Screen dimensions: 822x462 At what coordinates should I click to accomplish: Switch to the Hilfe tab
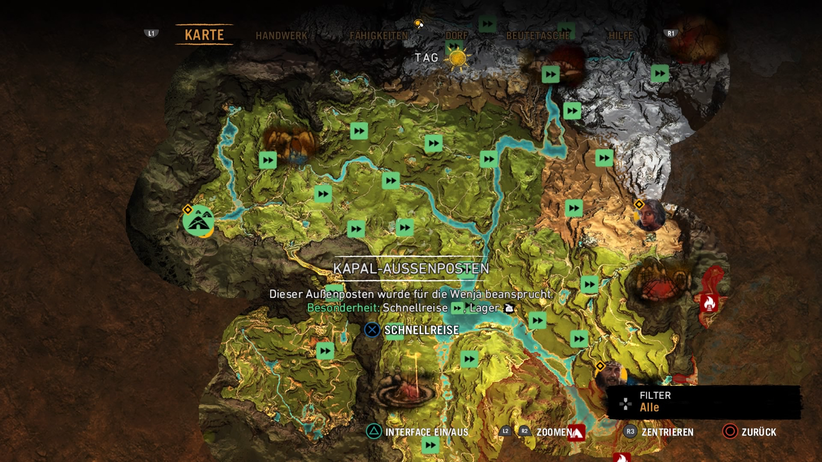620,35
